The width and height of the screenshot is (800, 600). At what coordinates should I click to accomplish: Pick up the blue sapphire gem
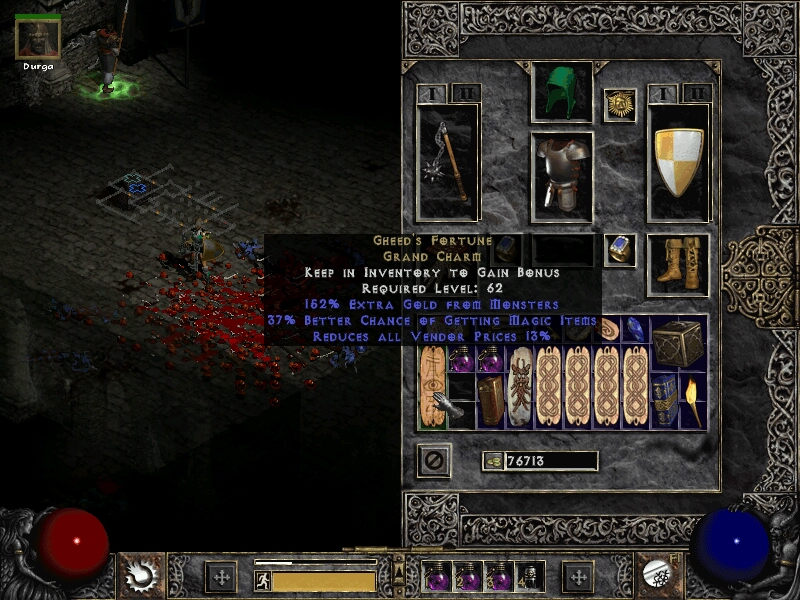point(635,329)
